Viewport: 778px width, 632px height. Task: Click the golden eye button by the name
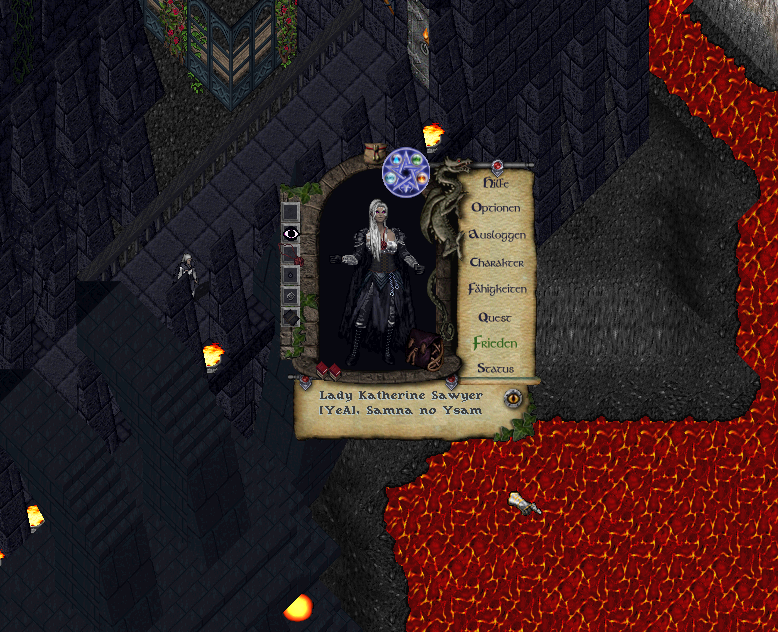click(514, 397)
